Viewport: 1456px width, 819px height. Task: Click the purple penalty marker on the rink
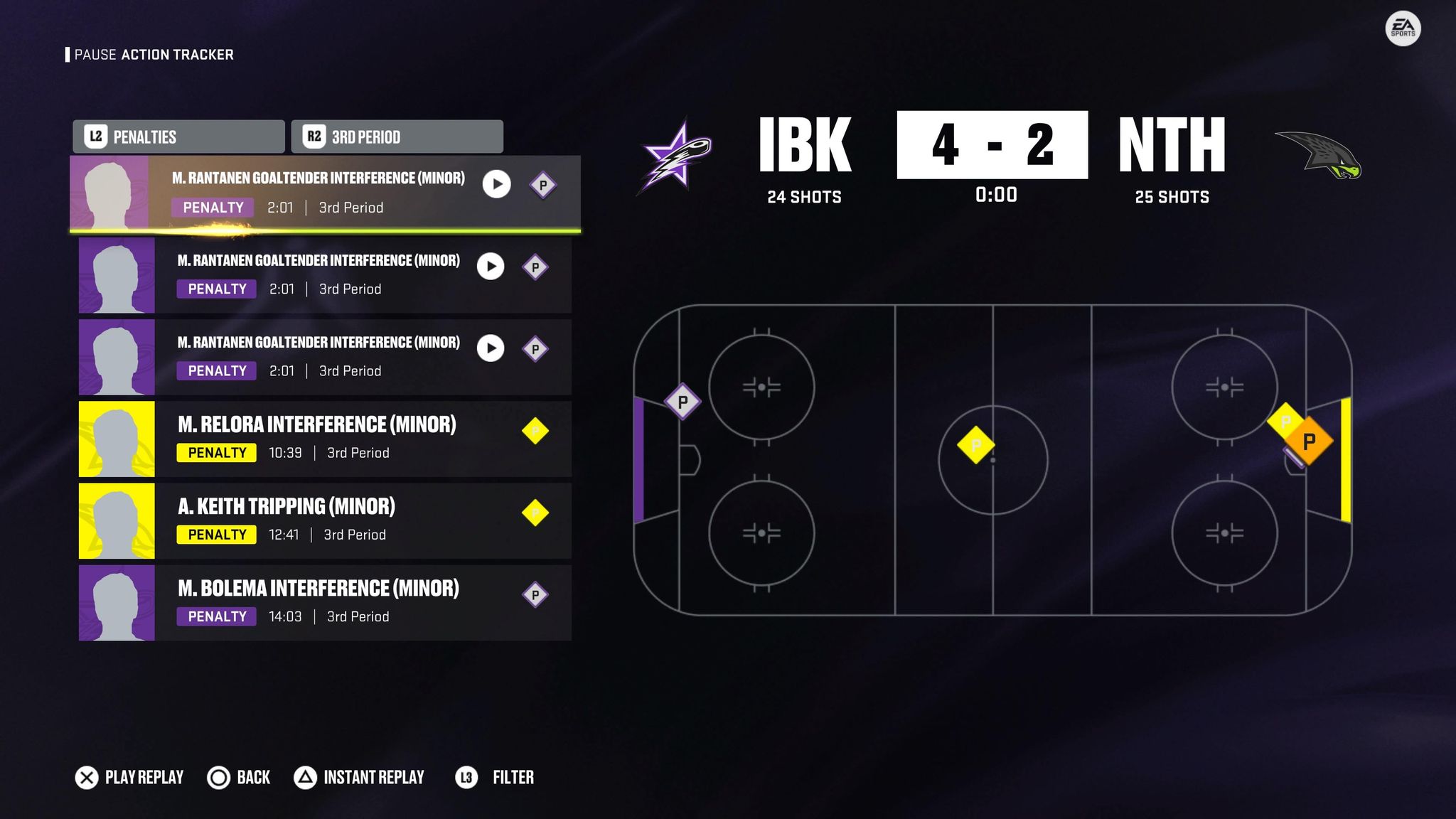pos(682,402)
